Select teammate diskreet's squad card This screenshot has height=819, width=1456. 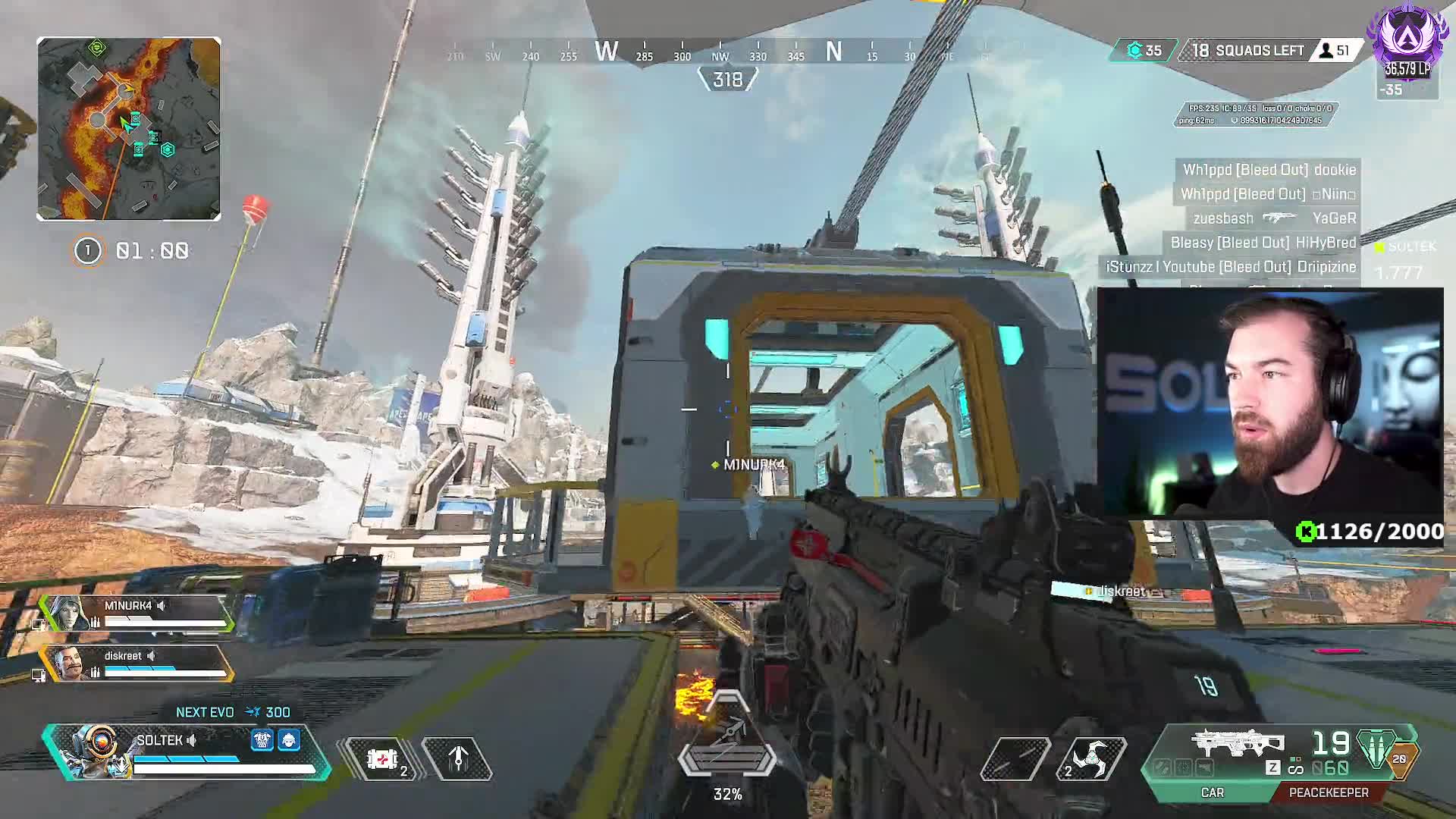136,663
